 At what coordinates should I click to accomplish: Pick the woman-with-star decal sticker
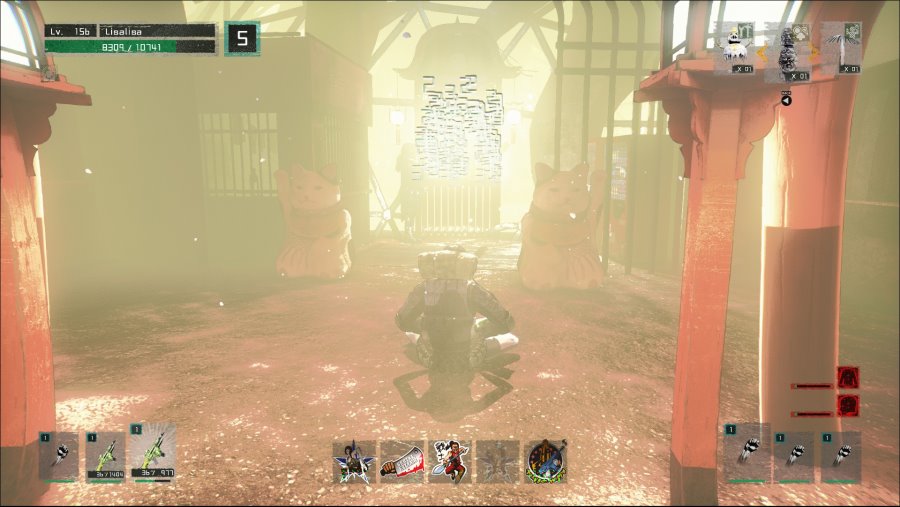[355, 462]
